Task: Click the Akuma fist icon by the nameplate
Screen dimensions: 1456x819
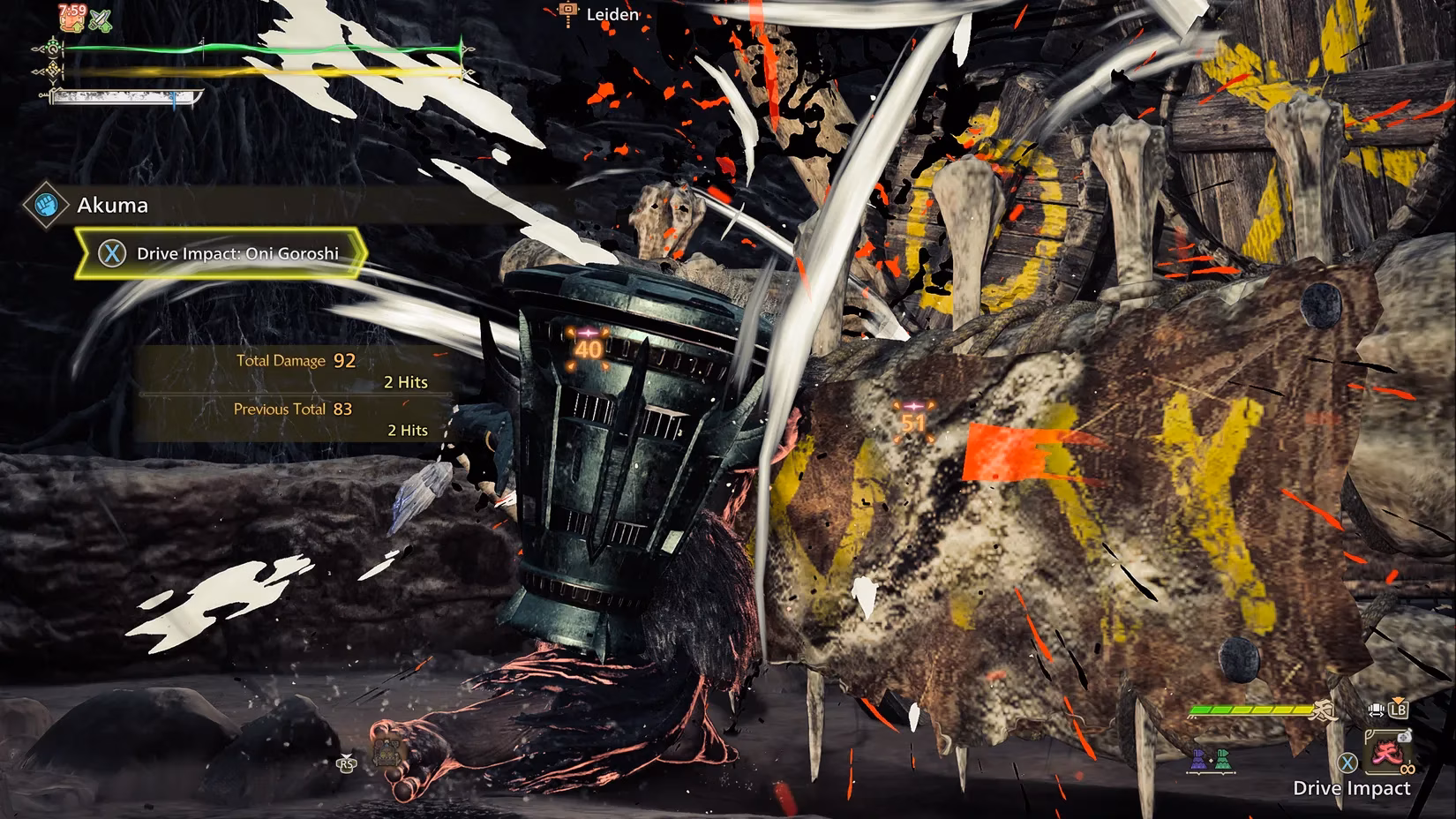Action: point(44,204)
